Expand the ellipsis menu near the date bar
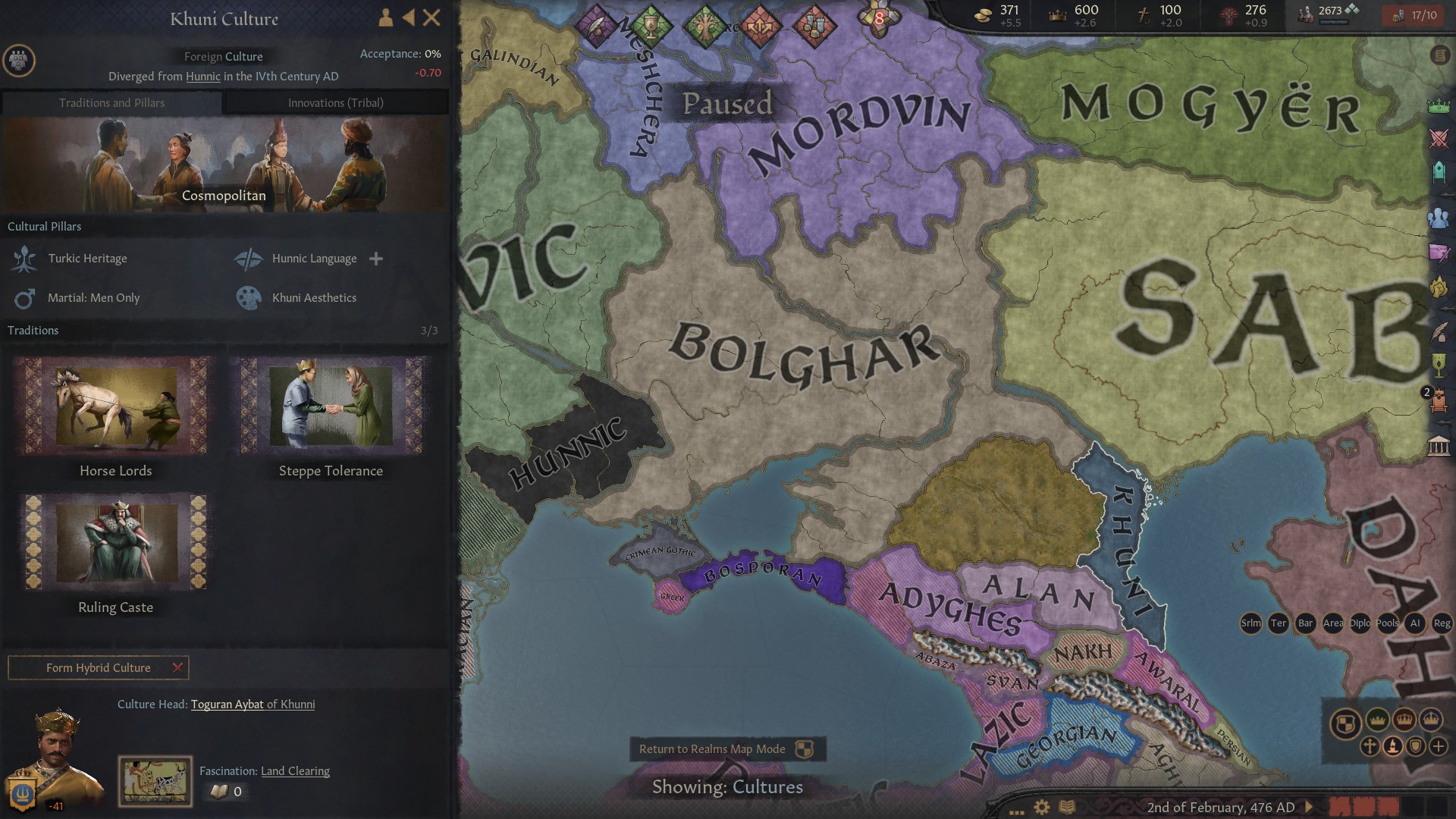This screenshot has width=1456, height=819. (1017, 810)
